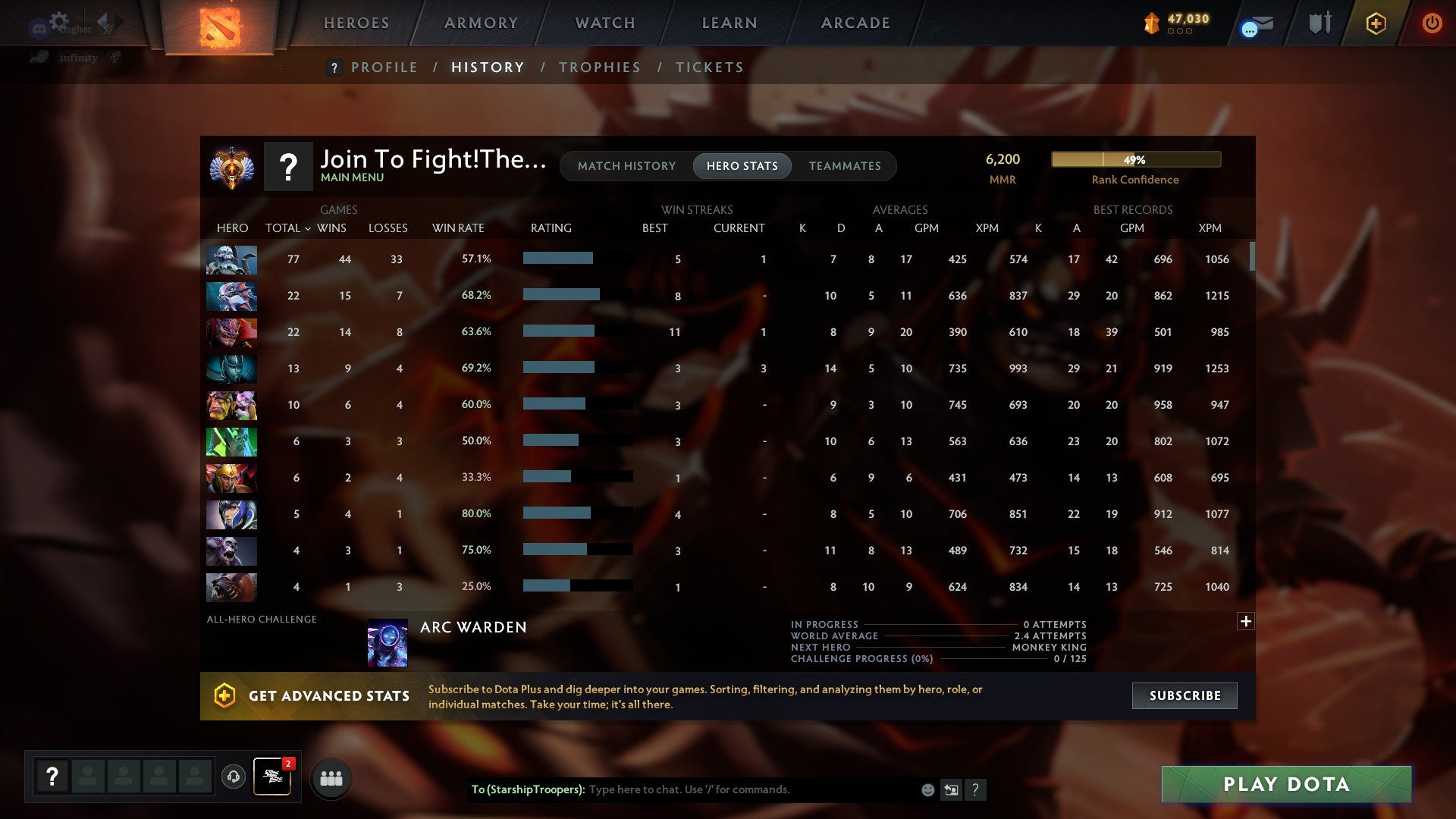The height and width of the screenshot is (819, 1456).
Task: Click the SUBSCRIBE button for Dota Plus
Action: tap(1184, 695)
